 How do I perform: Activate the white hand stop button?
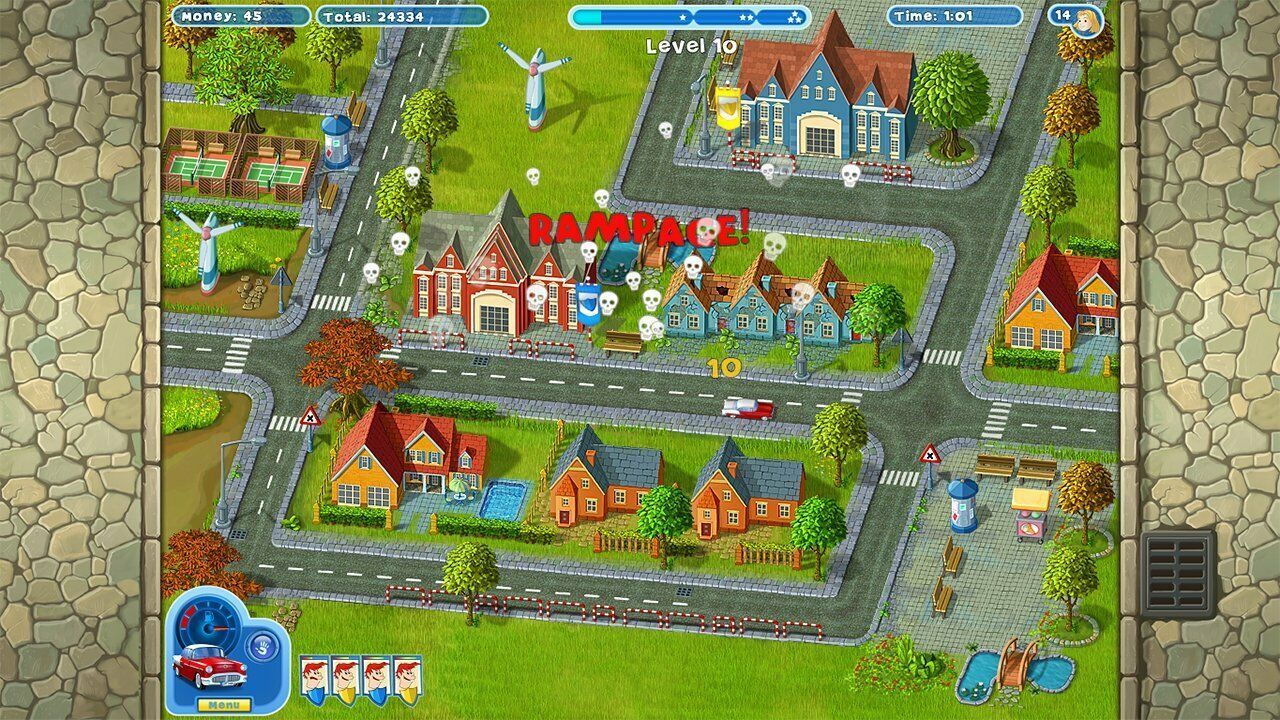click(x=260, y=645)
